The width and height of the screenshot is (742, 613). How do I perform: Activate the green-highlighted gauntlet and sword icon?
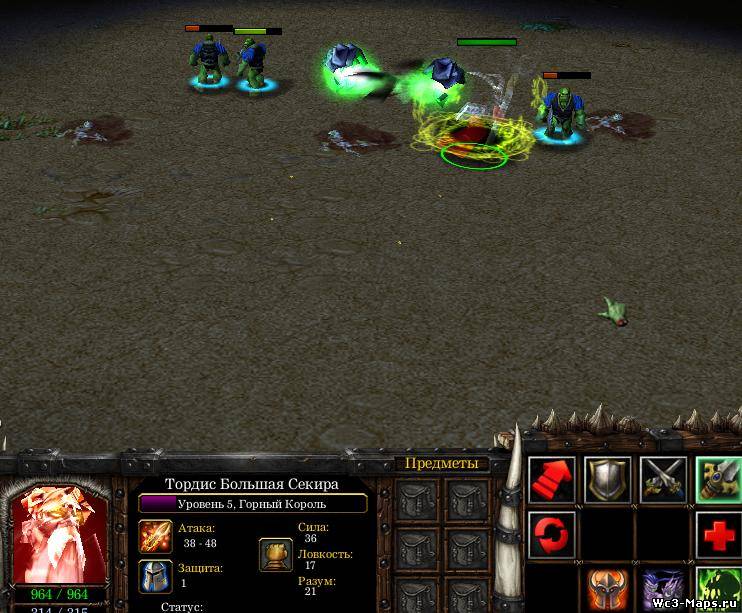(718, 481)
